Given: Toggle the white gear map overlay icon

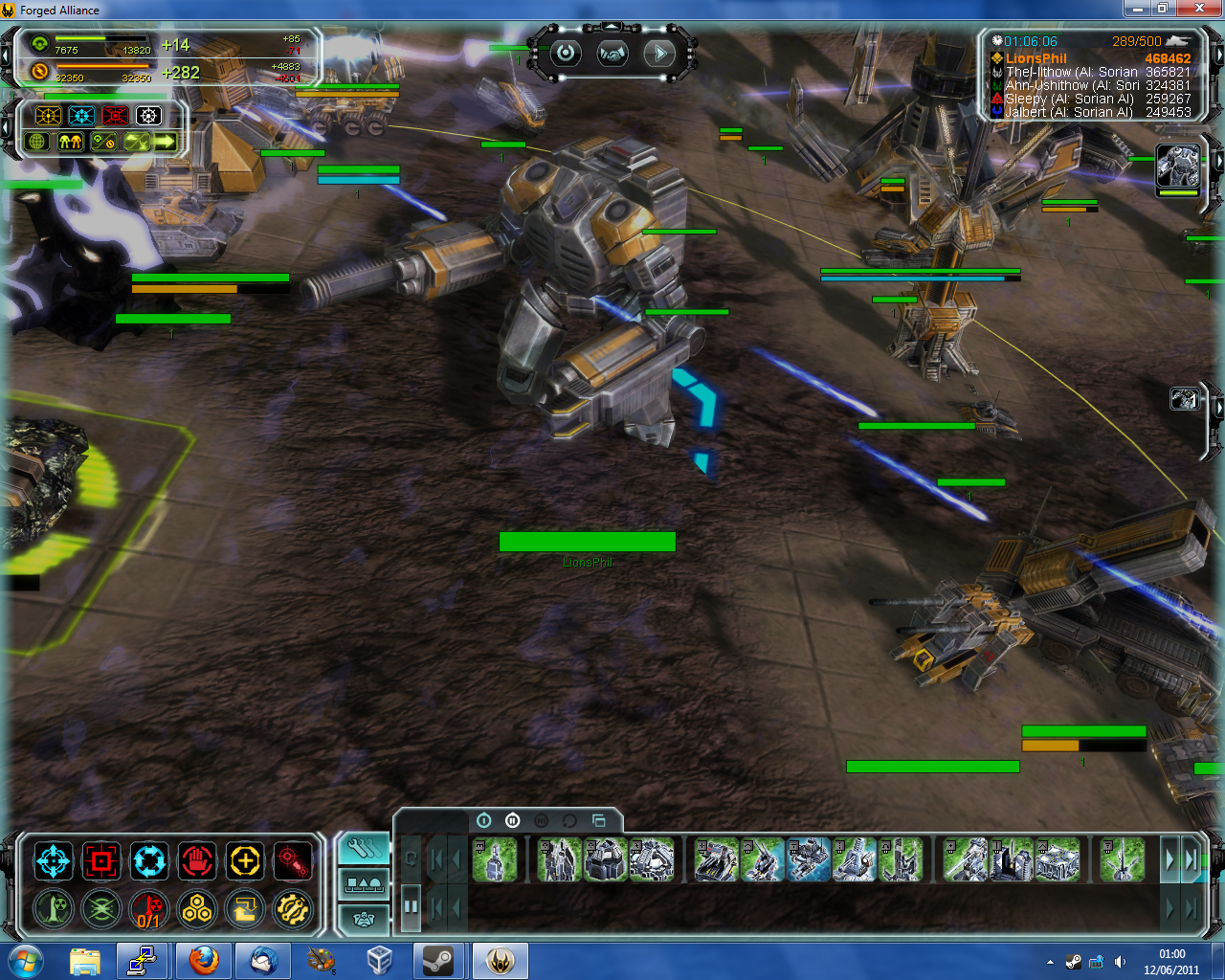Looking at the screenshot, I should pos(148,116).
